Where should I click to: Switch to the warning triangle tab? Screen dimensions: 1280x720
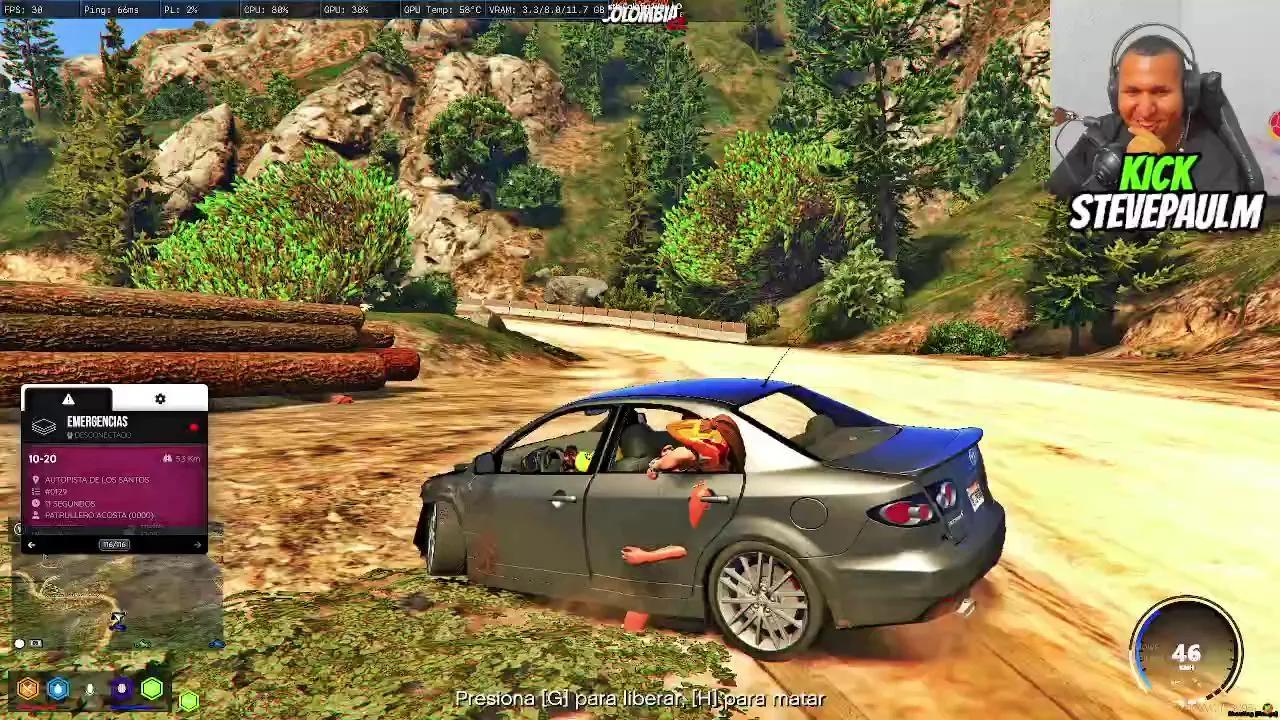(70, 398)
